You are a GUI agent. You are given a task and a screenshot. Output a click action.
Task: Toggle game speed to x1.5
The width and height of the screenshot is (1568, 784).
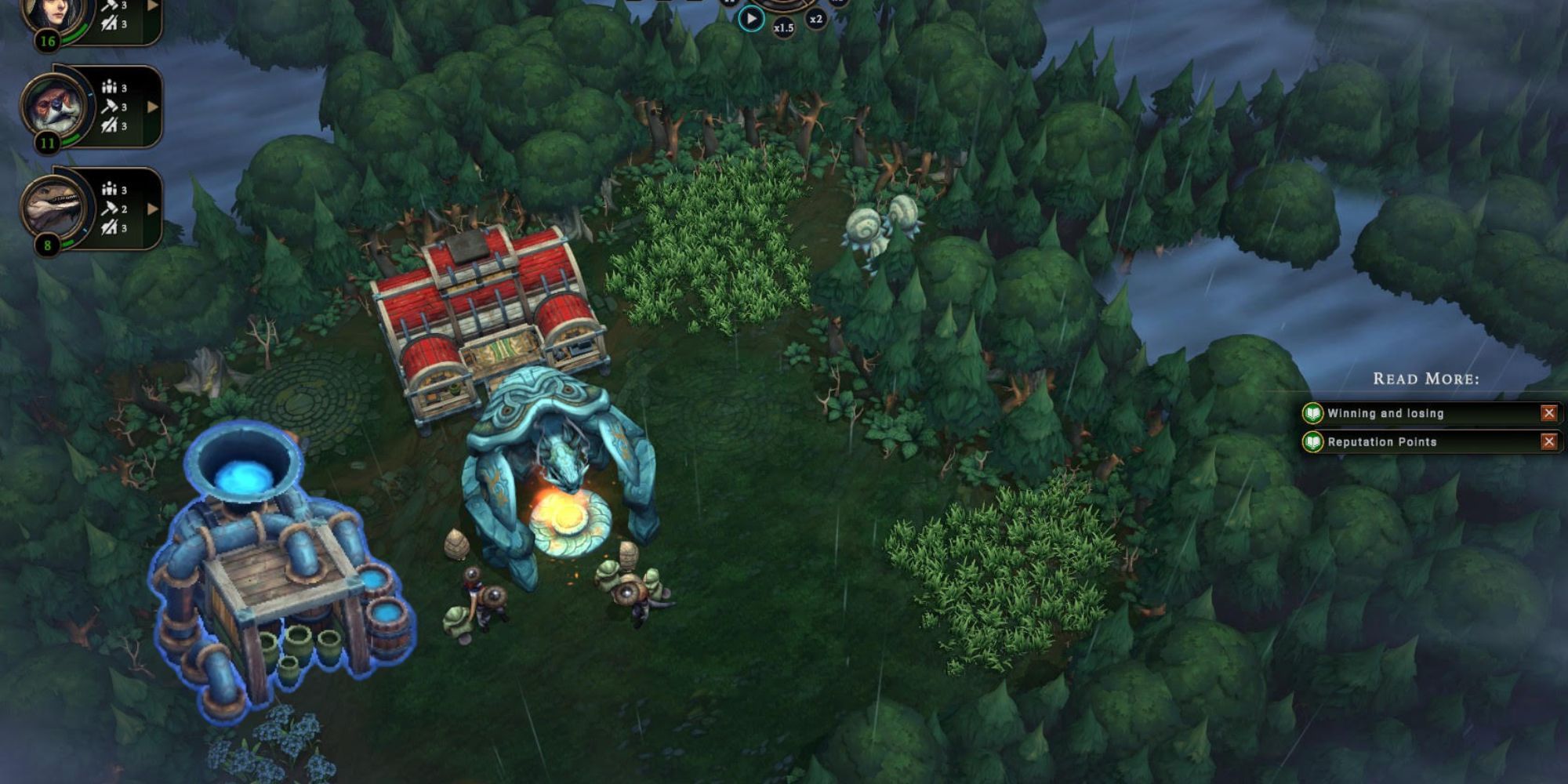point(783,27)
